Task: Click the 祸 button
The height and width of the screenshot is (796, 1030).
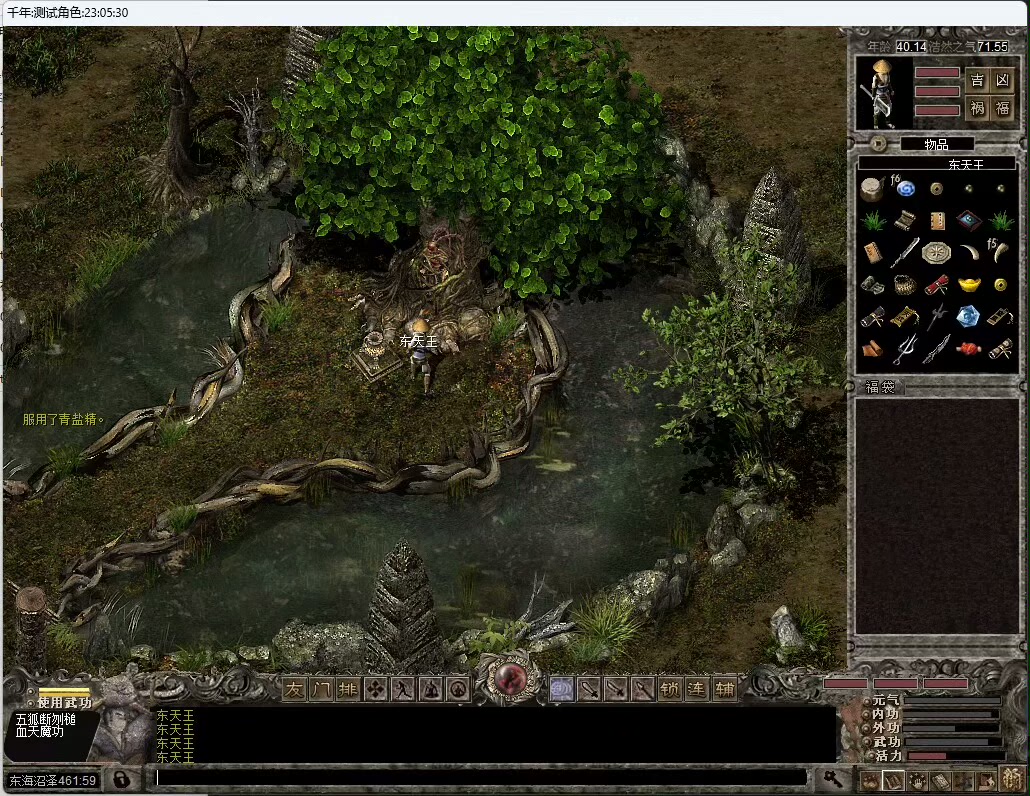Action: pyautogui.click(x=977, y=108)
